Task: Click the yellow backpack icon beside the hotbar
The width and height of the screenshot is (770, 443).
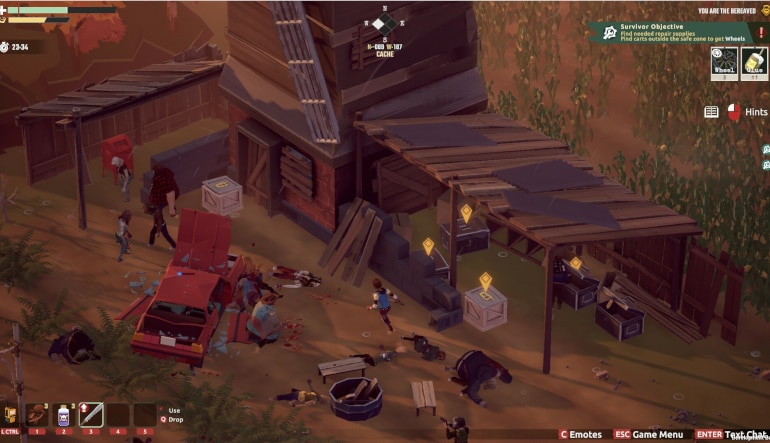Action: tap(11, 413)
